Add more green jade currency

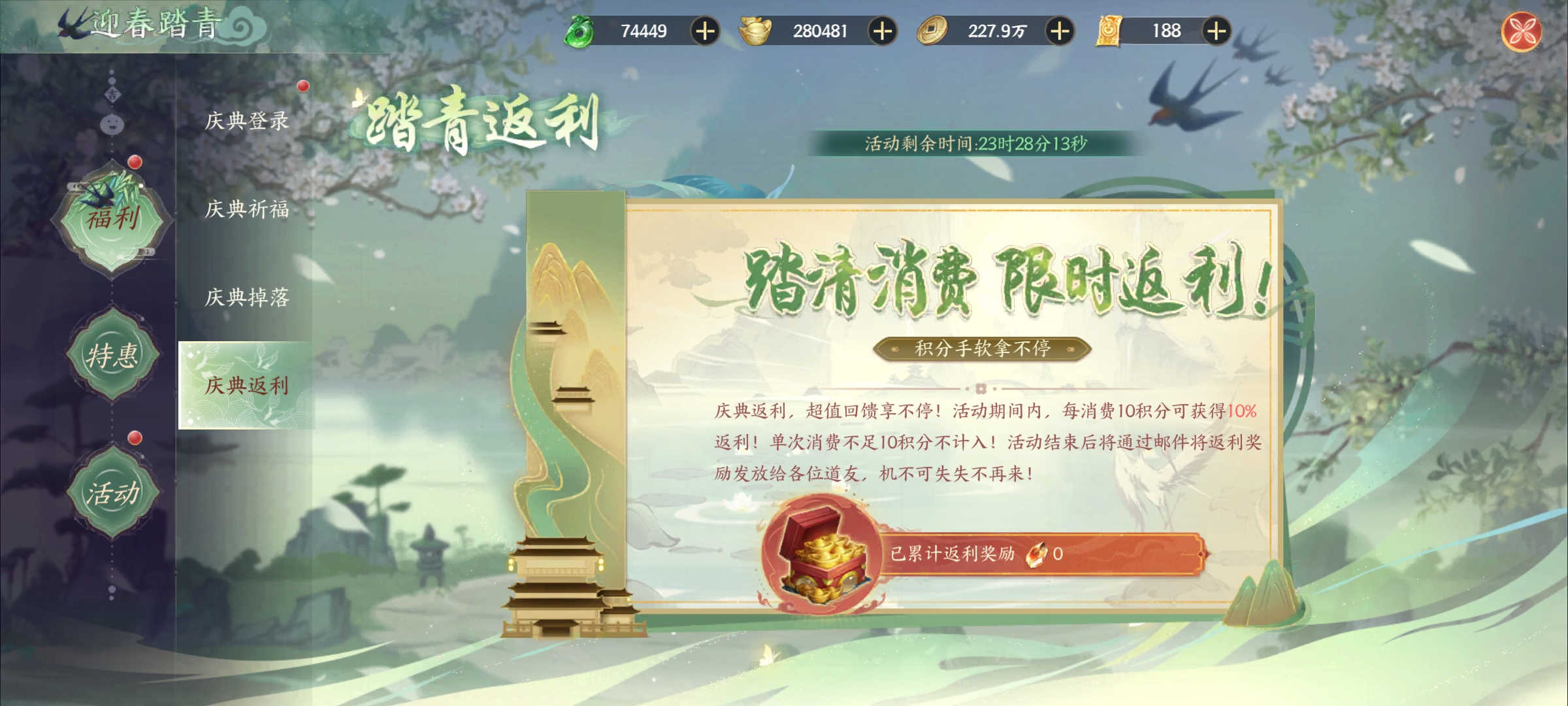tap(705, 31)
